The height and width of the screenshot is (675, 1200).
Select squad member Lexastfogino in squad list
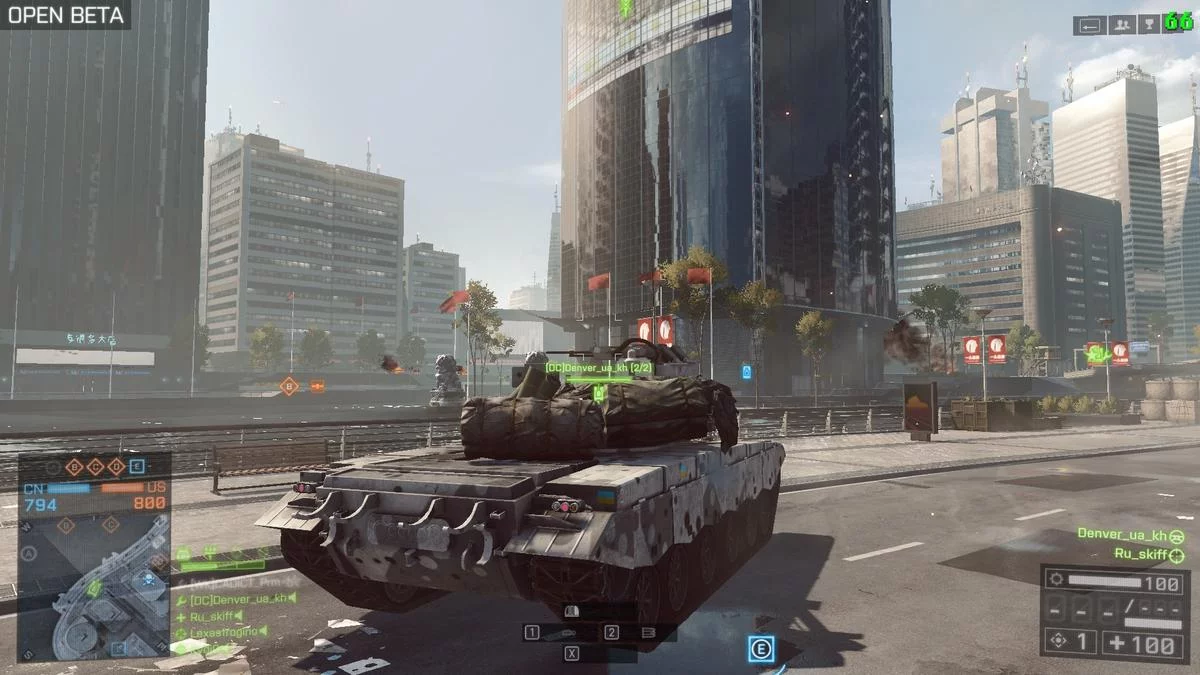coord(224,632)
